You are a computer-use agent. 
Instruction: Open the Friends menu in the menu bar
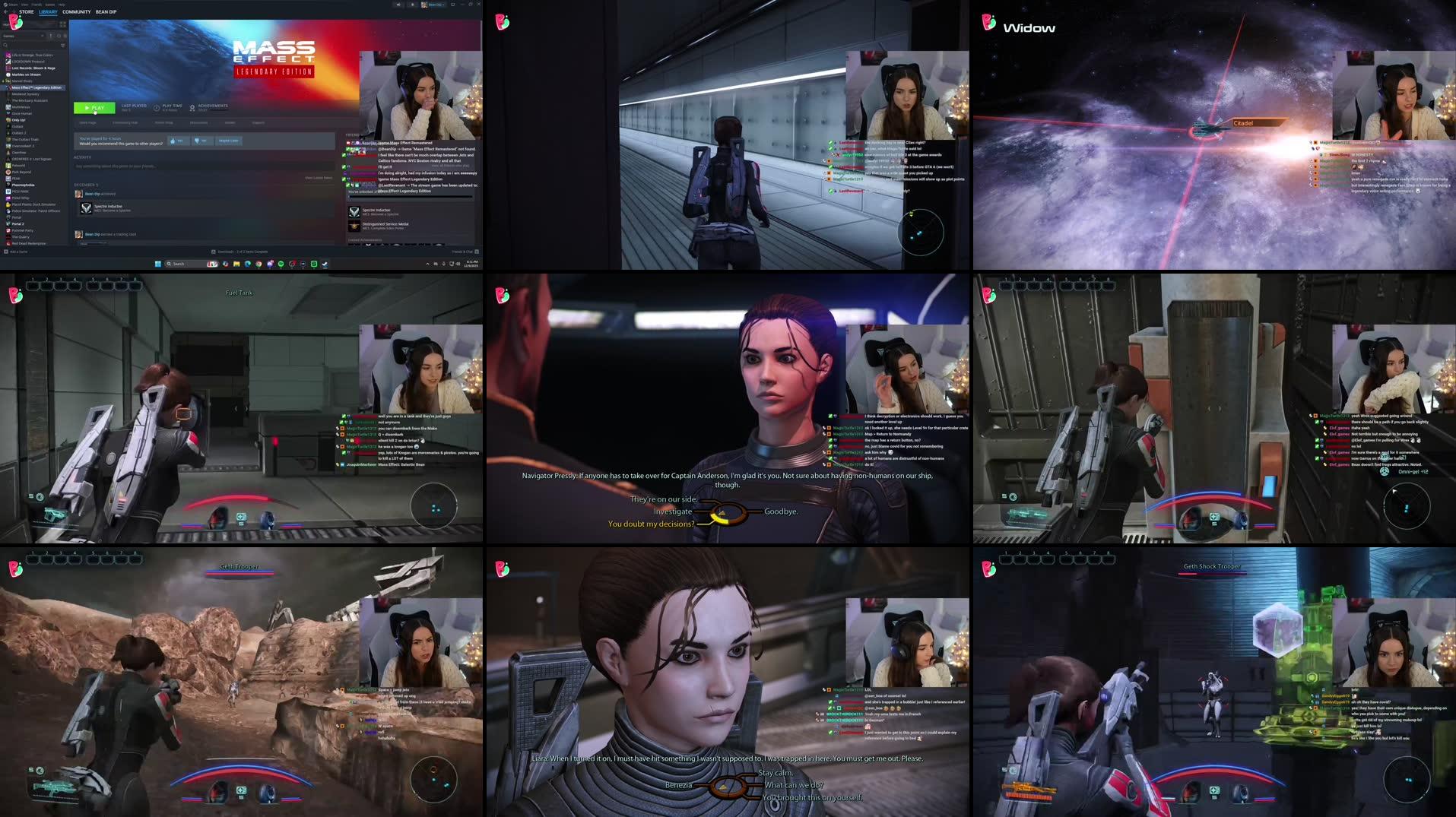click(37, 5)
